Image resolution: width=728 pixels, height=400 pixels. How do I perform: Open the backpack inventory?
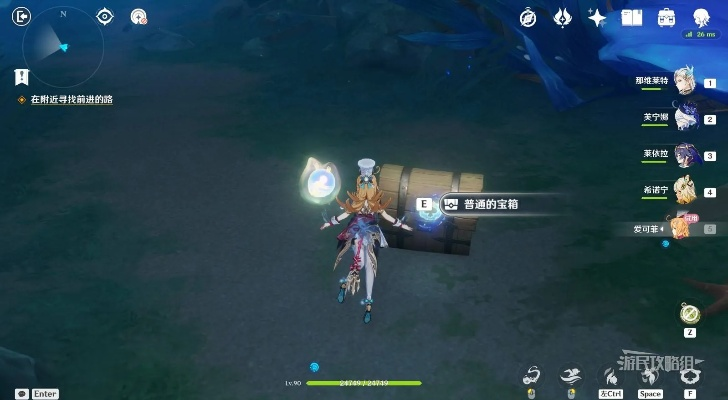666,18
